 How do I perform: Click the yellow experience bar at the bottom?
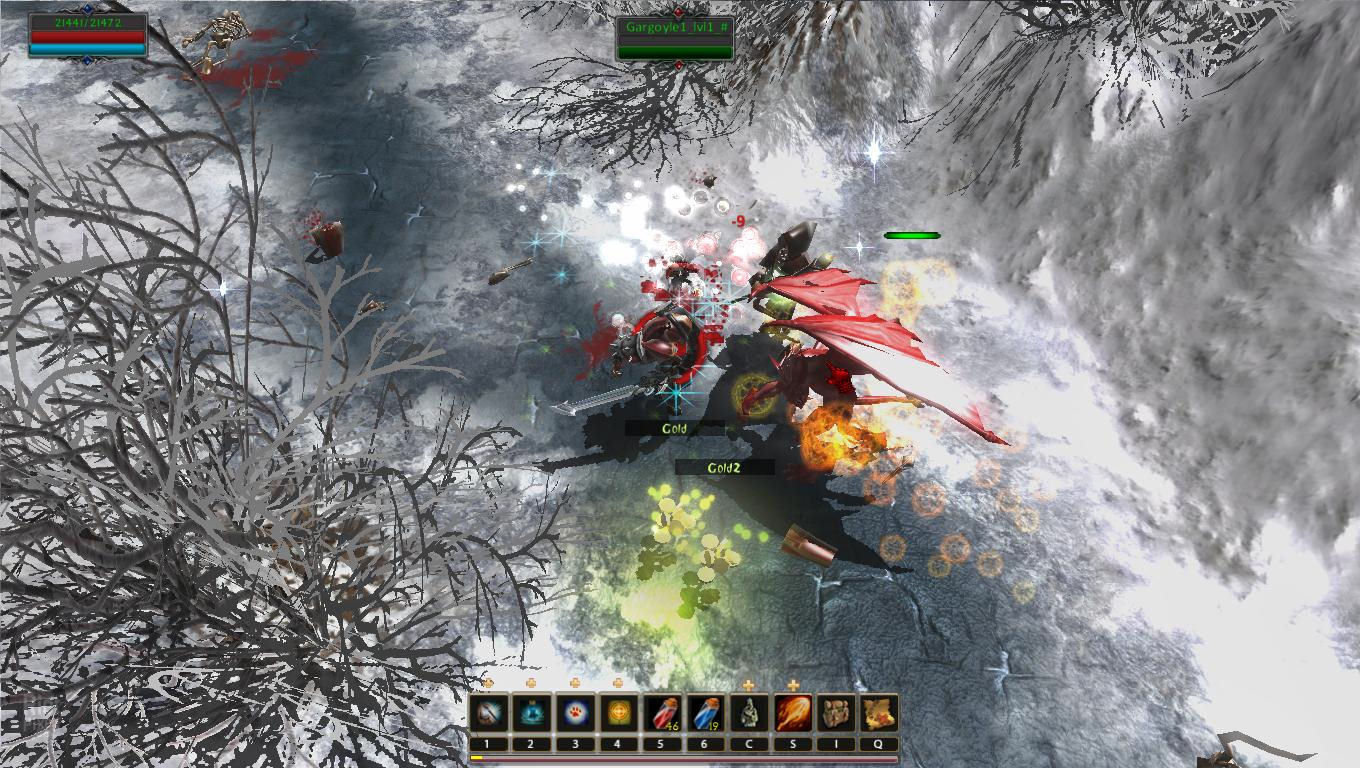point(478,758)
